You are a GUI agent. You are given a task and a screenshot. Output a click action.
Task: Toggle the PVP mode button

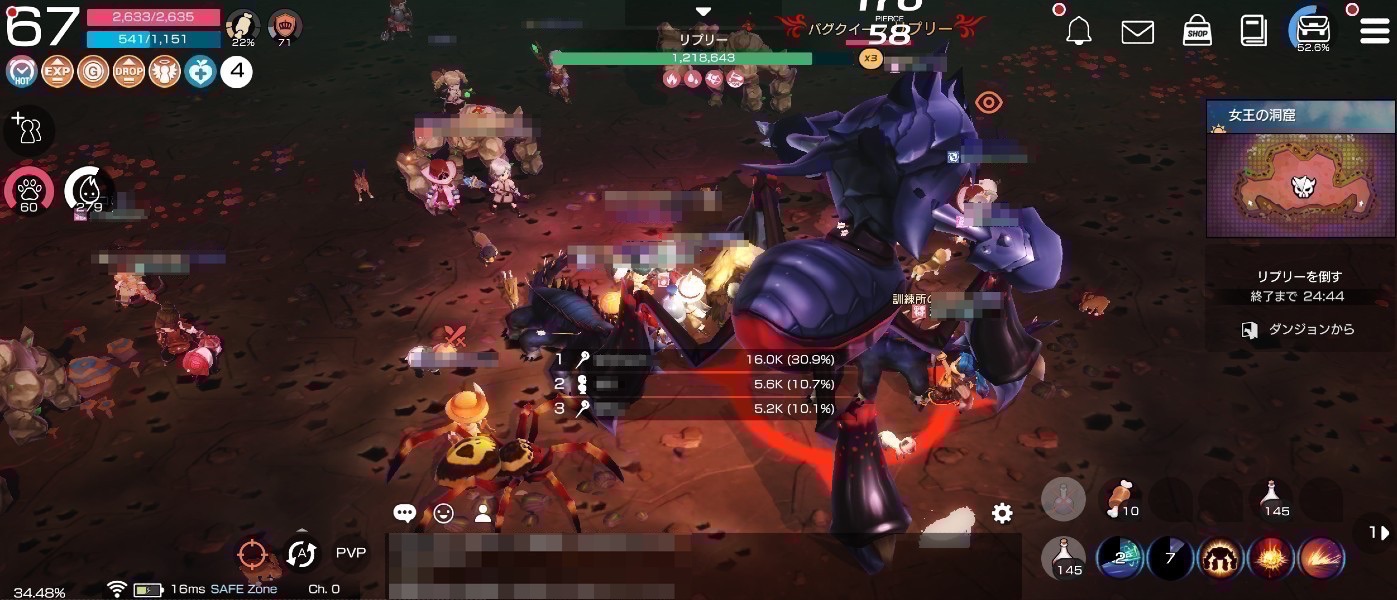point(350,553)
